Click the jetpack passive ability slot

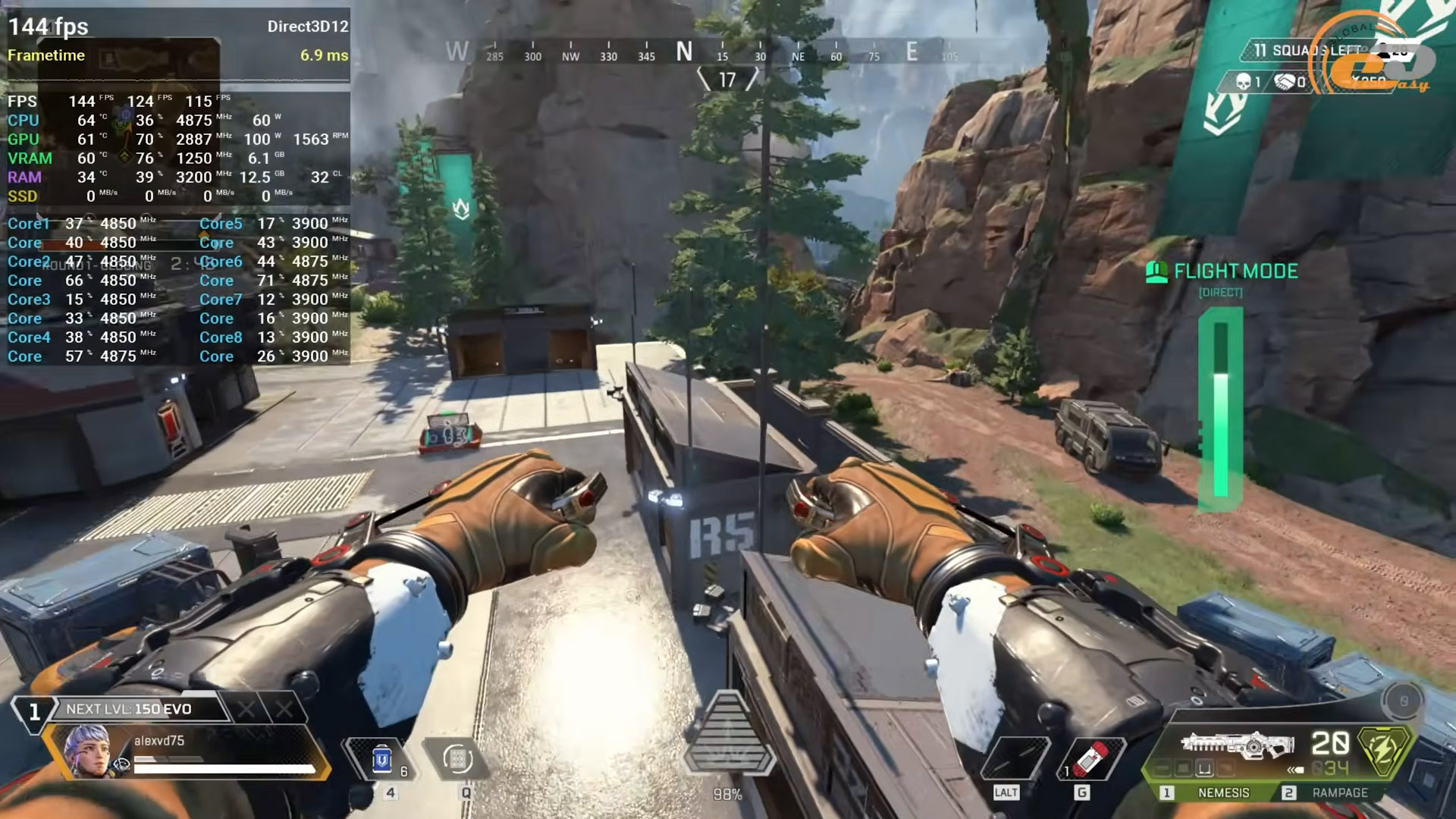coord(1015,760)
